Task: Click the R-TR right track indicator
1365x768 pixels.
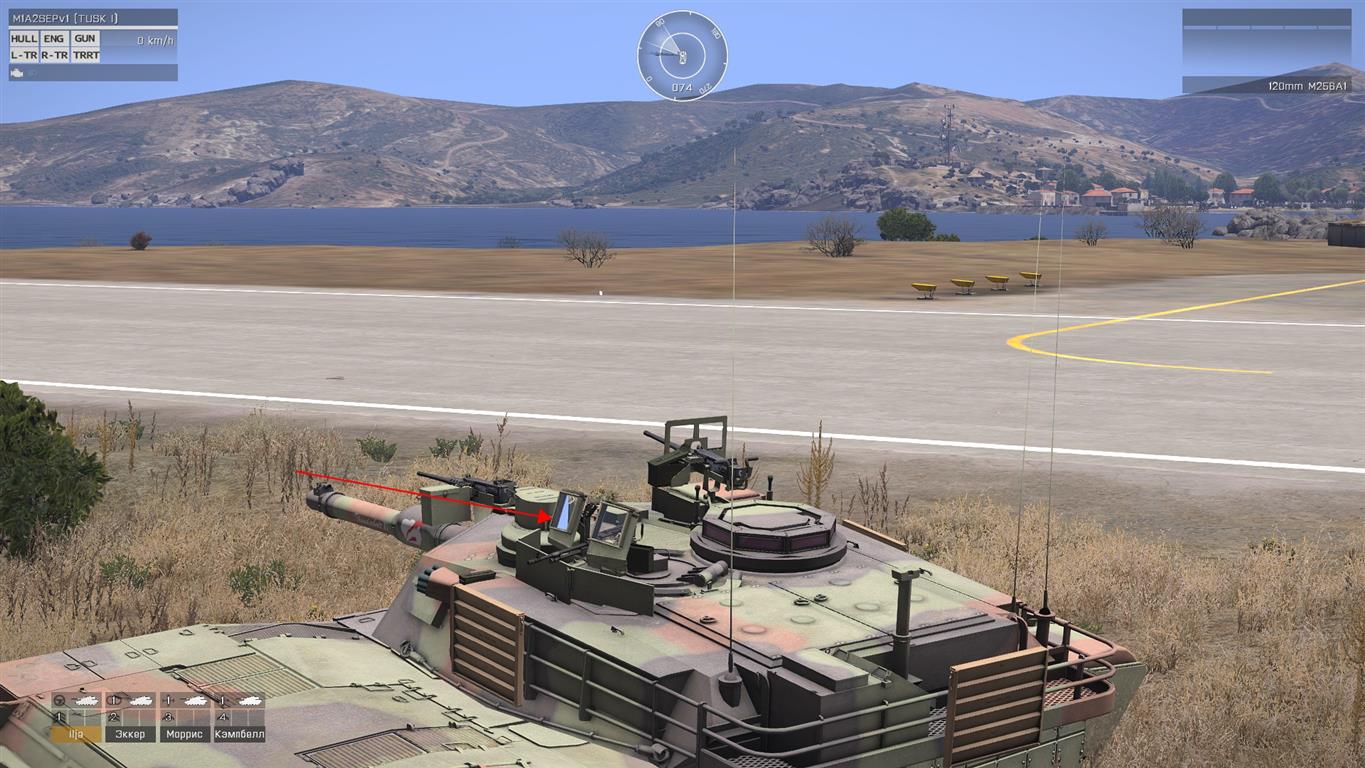Action: tap(54, 55)
